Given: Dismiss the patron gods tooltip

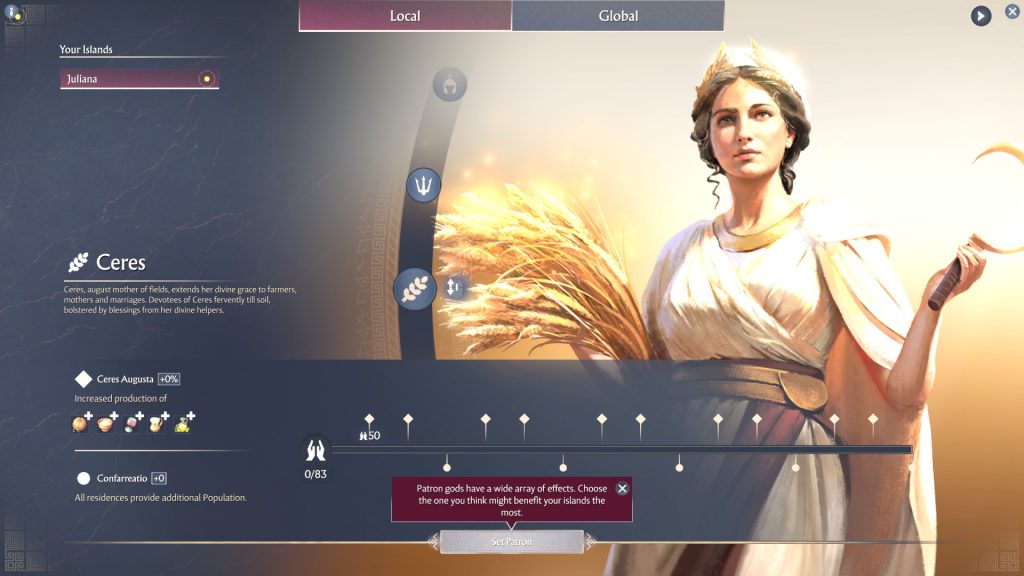Looking at the screenshot, I should (x=622, y=489).
